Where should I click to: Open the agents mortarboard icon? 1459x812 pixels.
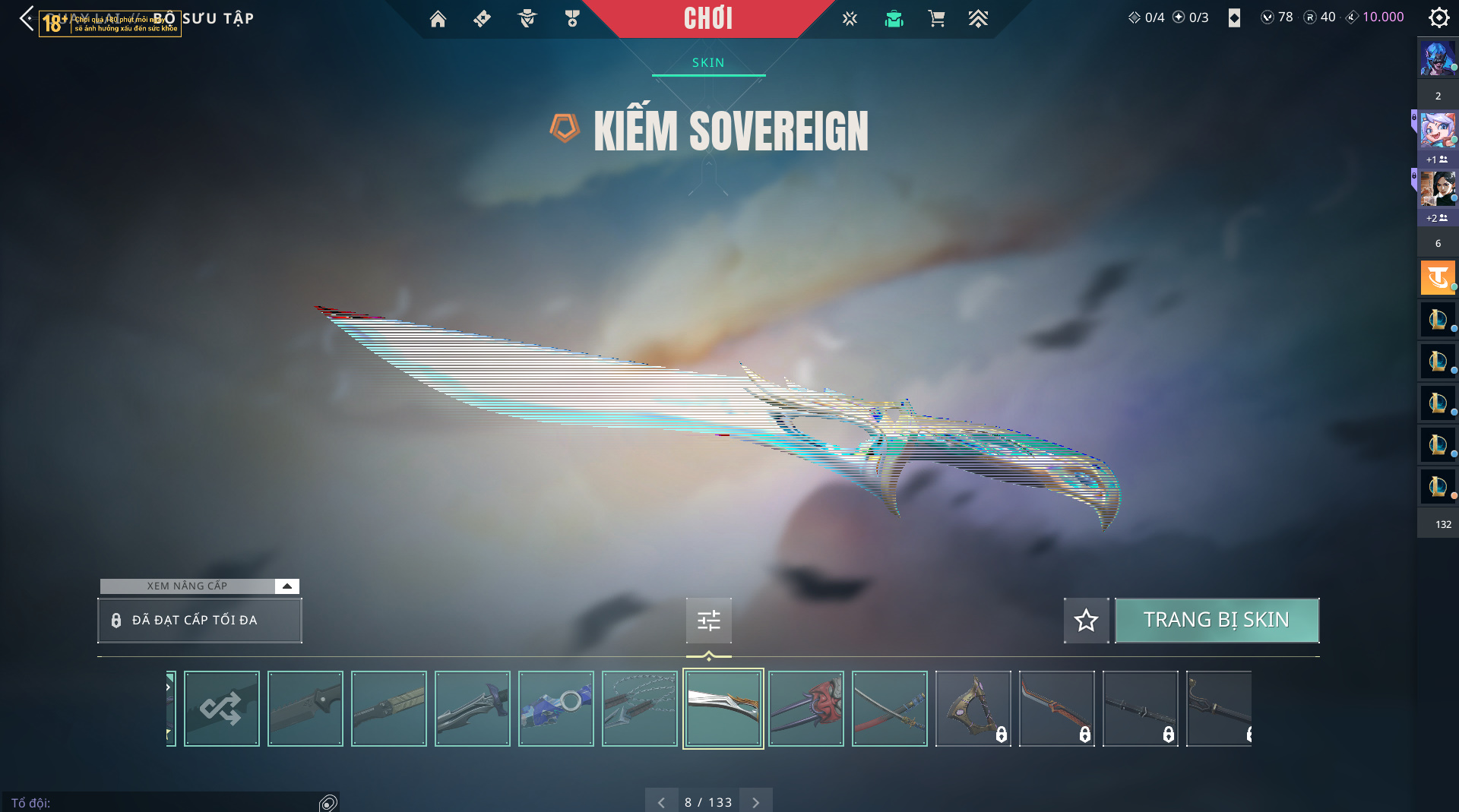[894, 19]
